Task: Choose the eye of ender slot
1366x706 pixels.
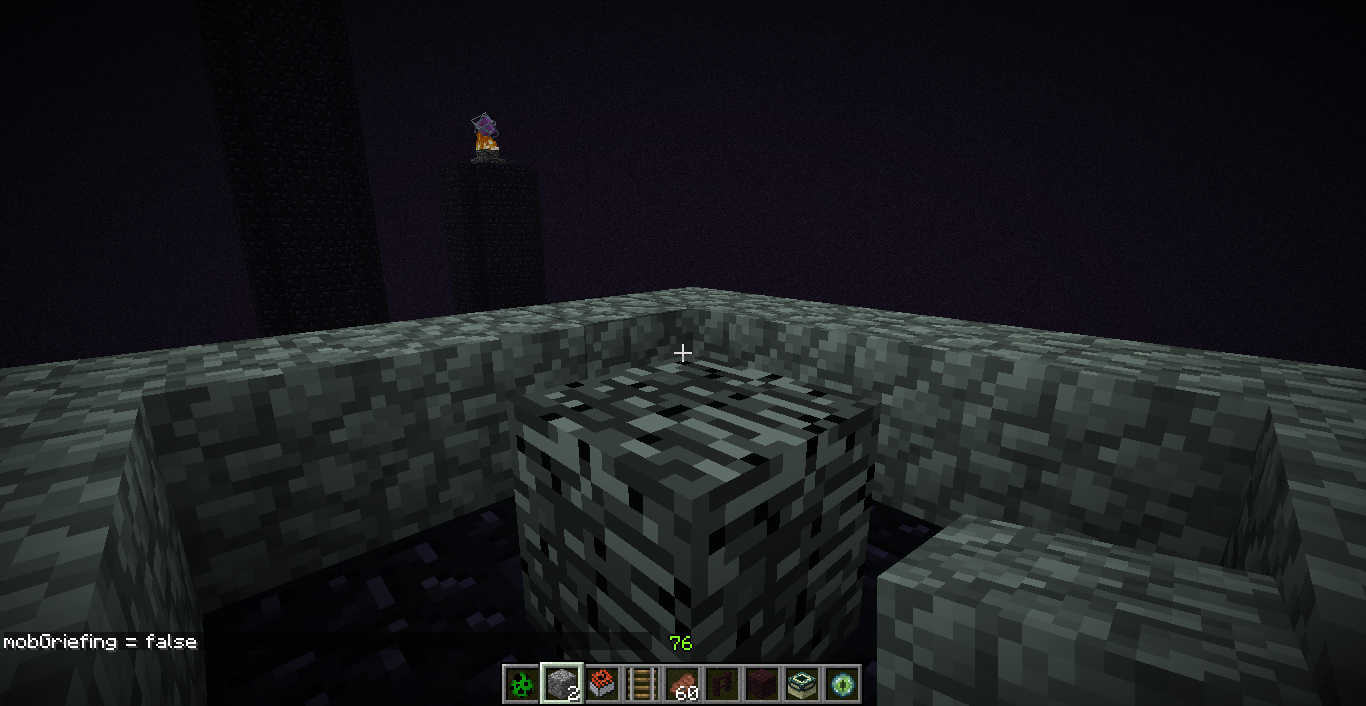Action: (x=842, y=684)
